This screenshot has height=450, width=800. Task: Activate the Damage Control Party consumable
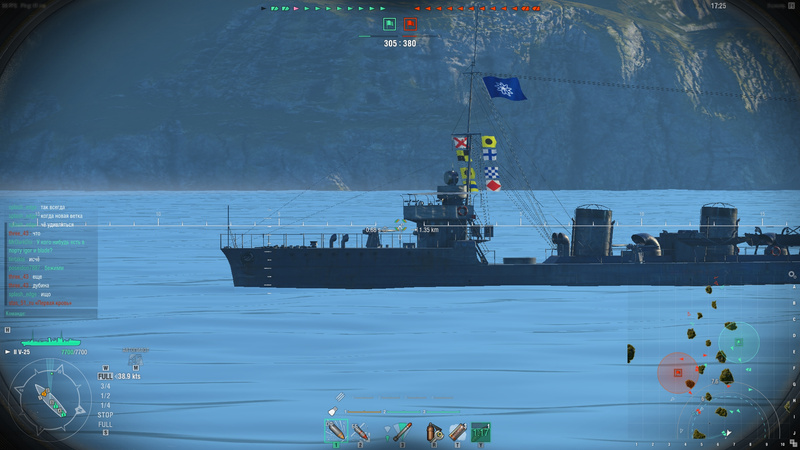[x=435, y=431]
